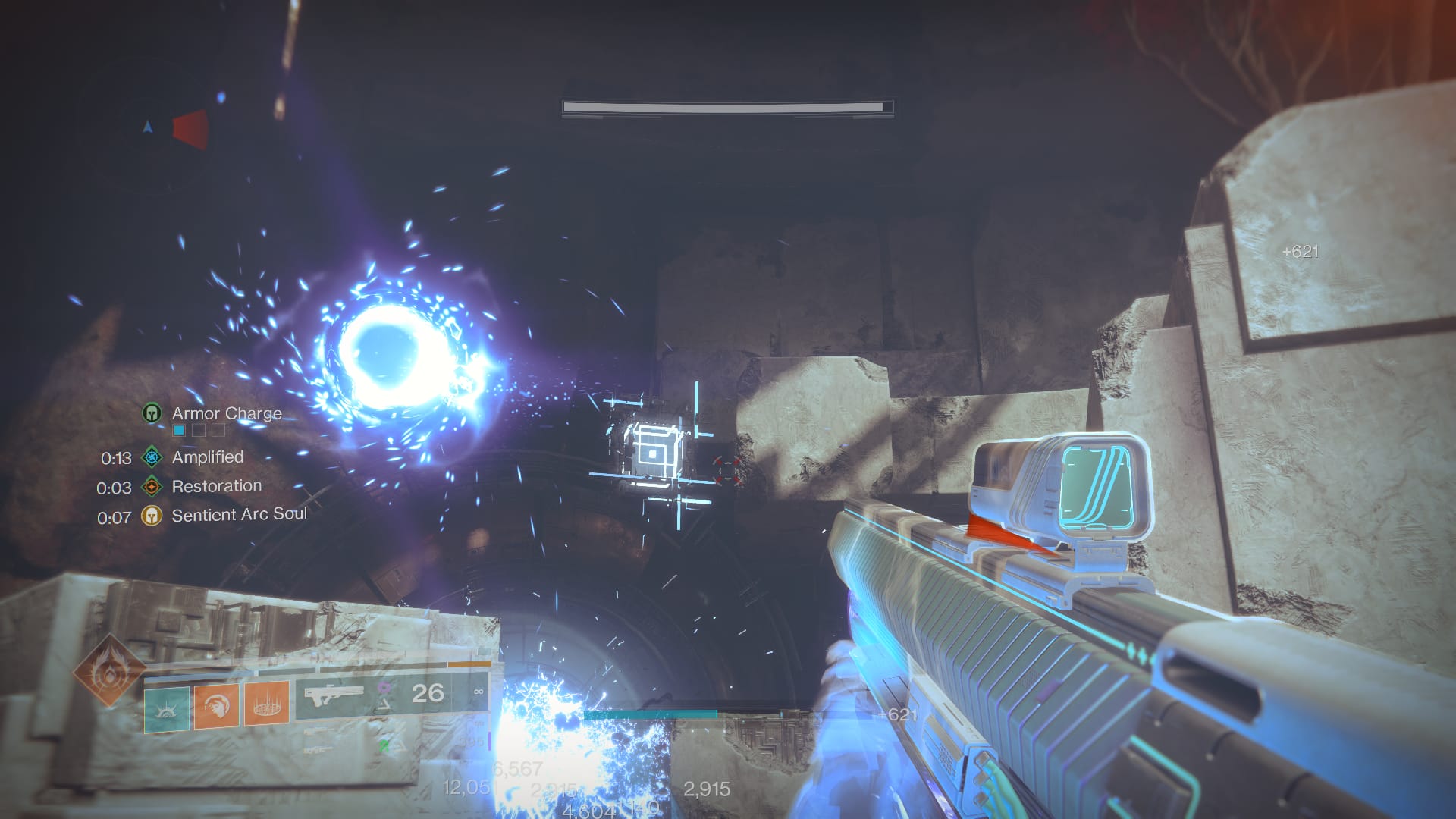
Task: Click the Restoration buff label
Action: (x=218, y=486)
